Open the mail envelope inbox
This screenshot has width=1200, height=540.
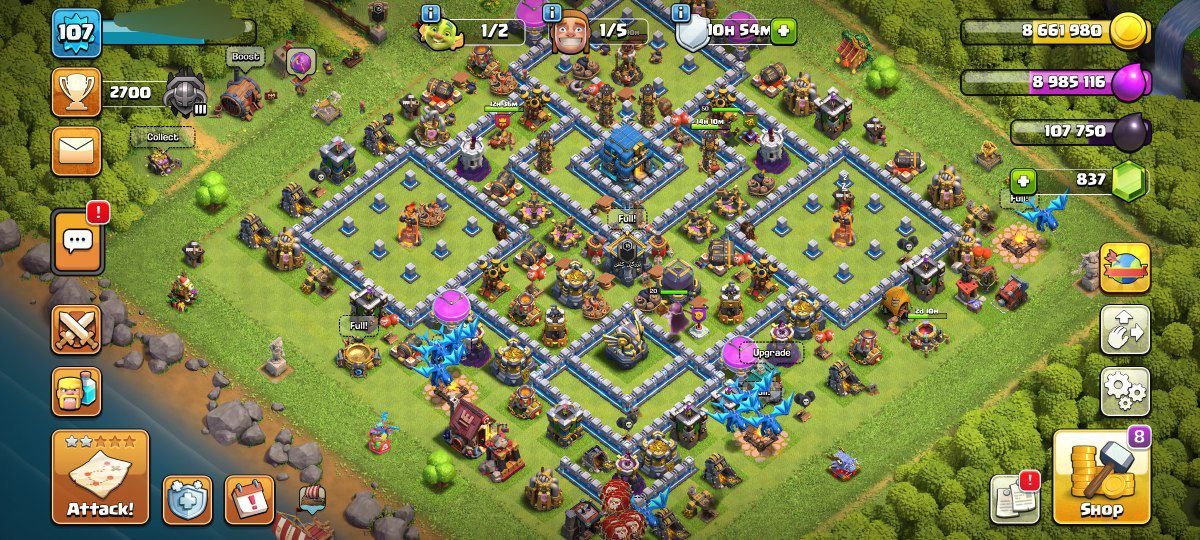coord(76,151)
